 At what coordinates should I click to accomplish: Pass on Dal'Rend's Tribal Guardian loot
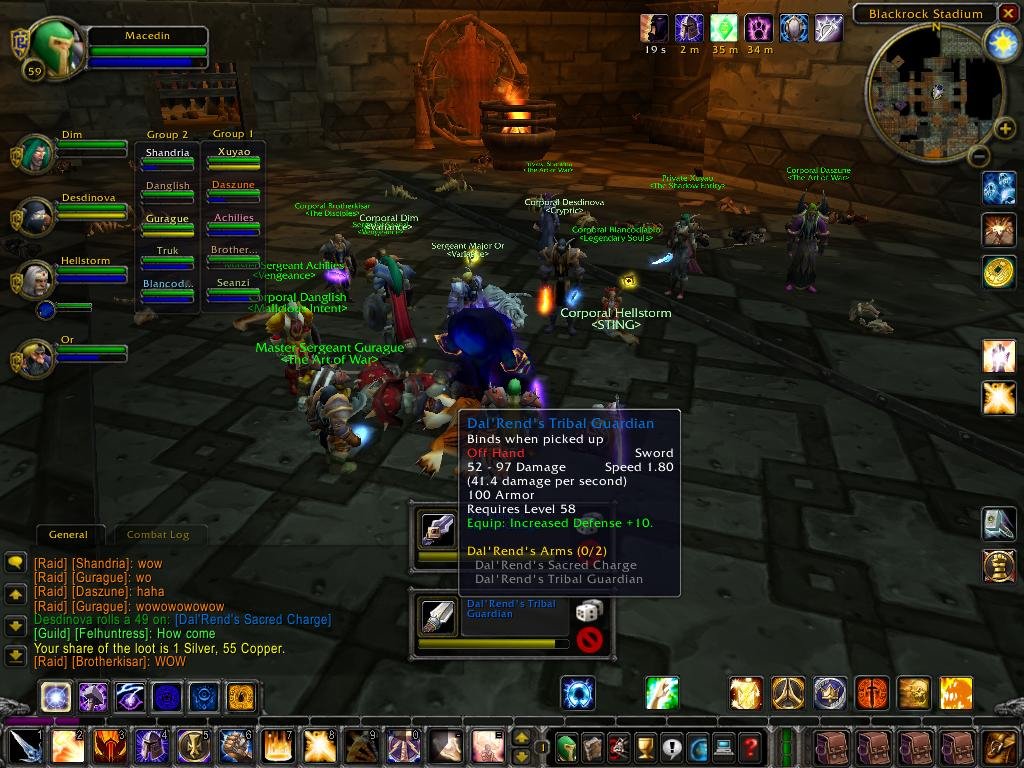coord(590,639)
